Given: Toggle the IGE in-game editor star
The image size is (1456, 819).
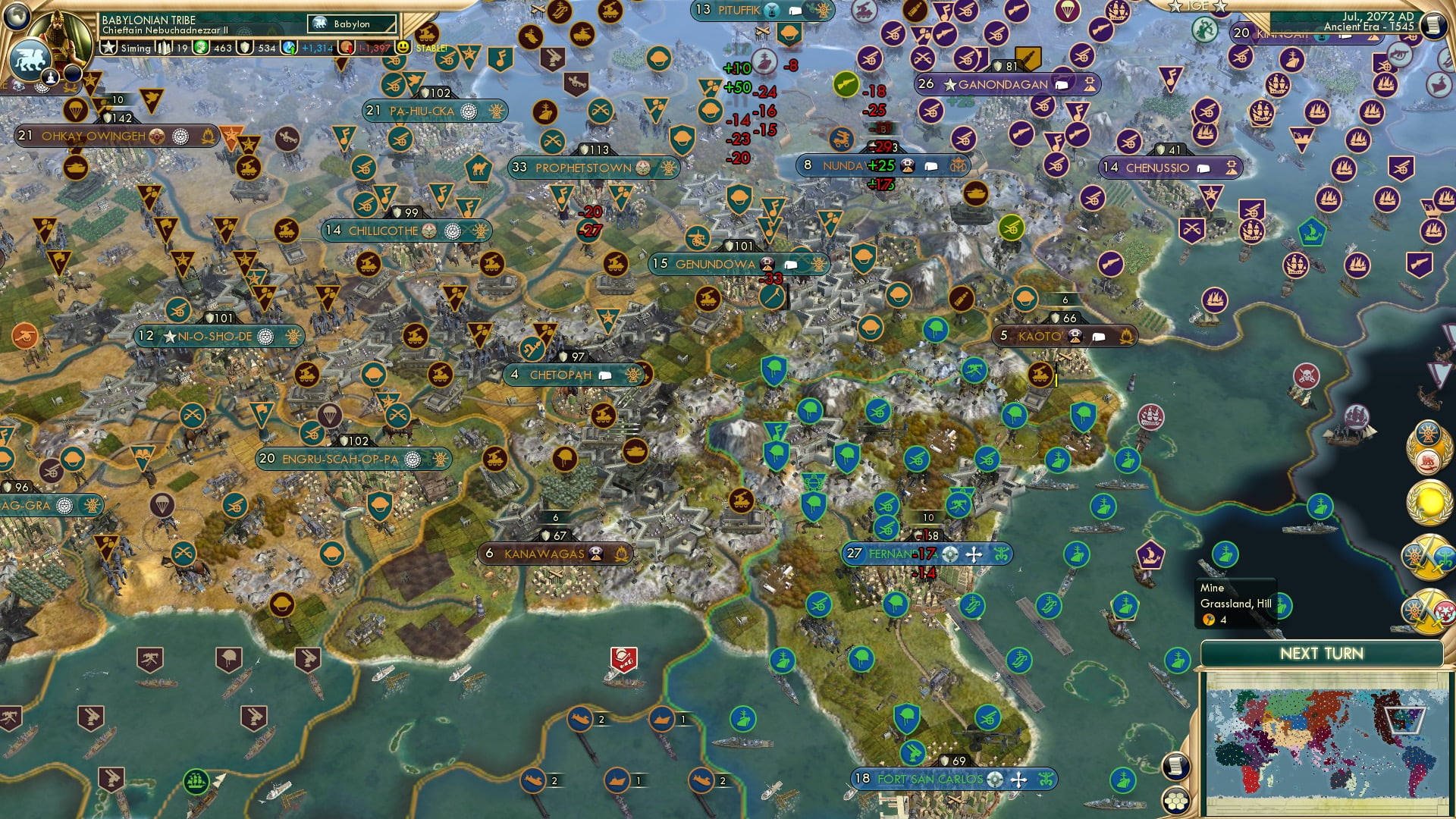Looking at the screenshot, I should tap(1175, 6).
